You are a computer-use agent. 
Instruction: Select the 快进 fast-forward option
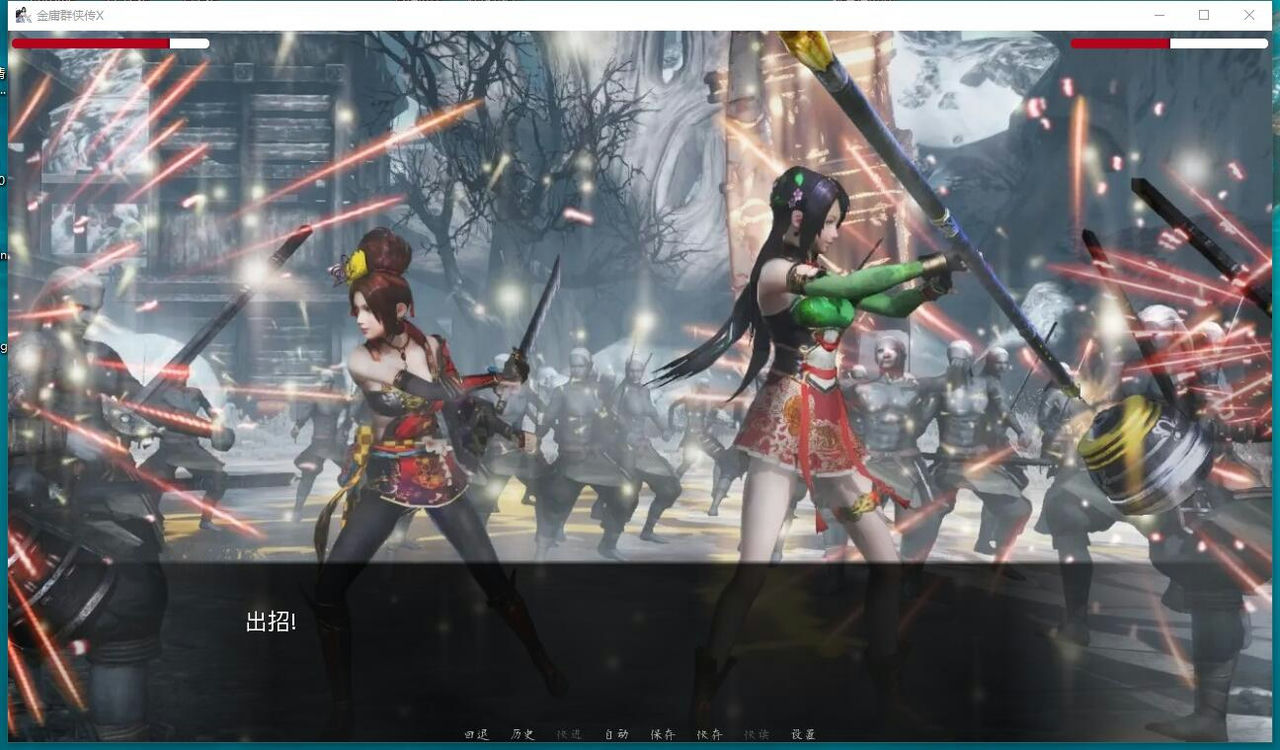pos(567,734)
